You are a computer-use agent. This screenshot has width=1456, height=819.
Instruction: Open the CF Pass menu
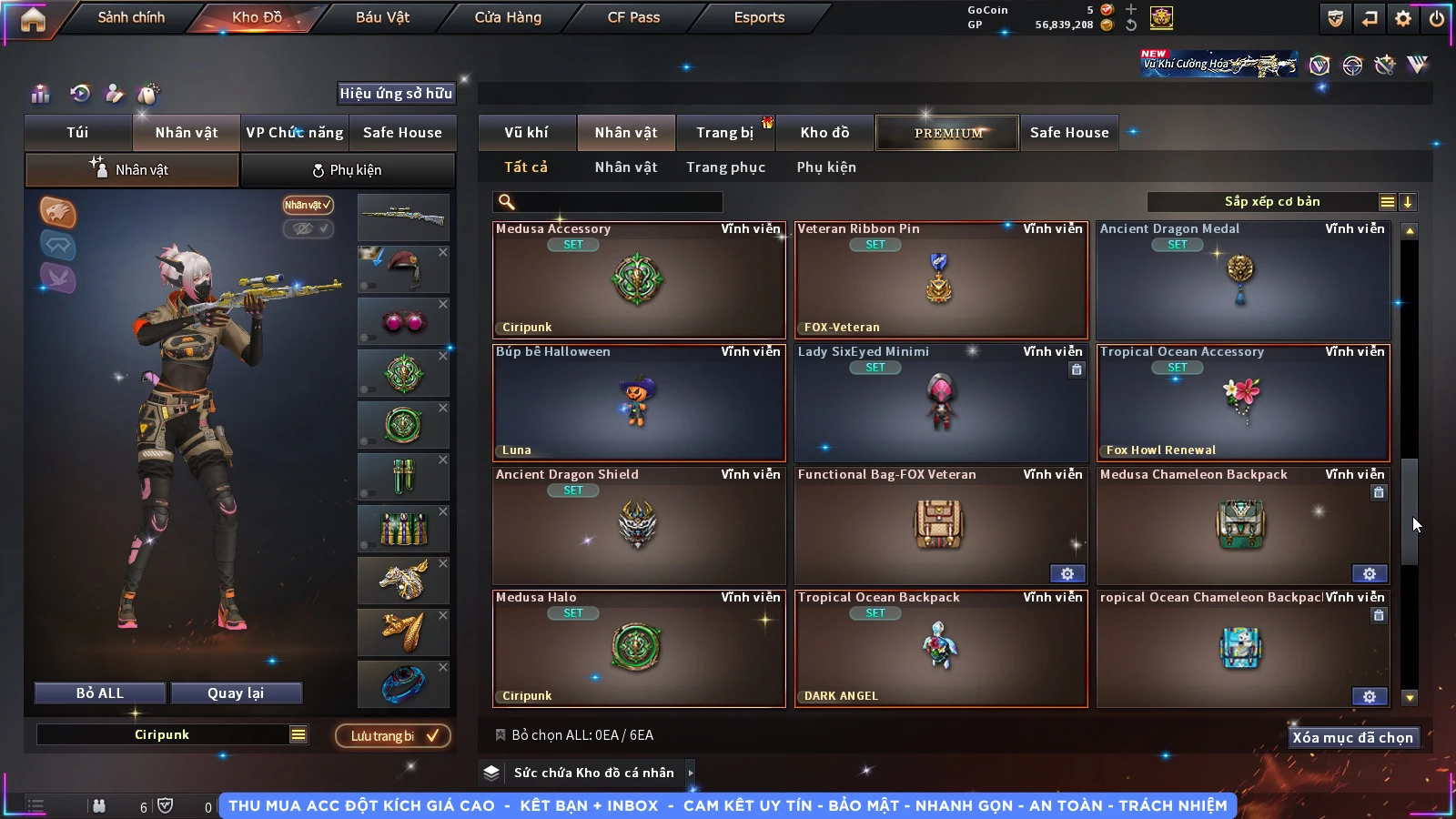[633, 17]
